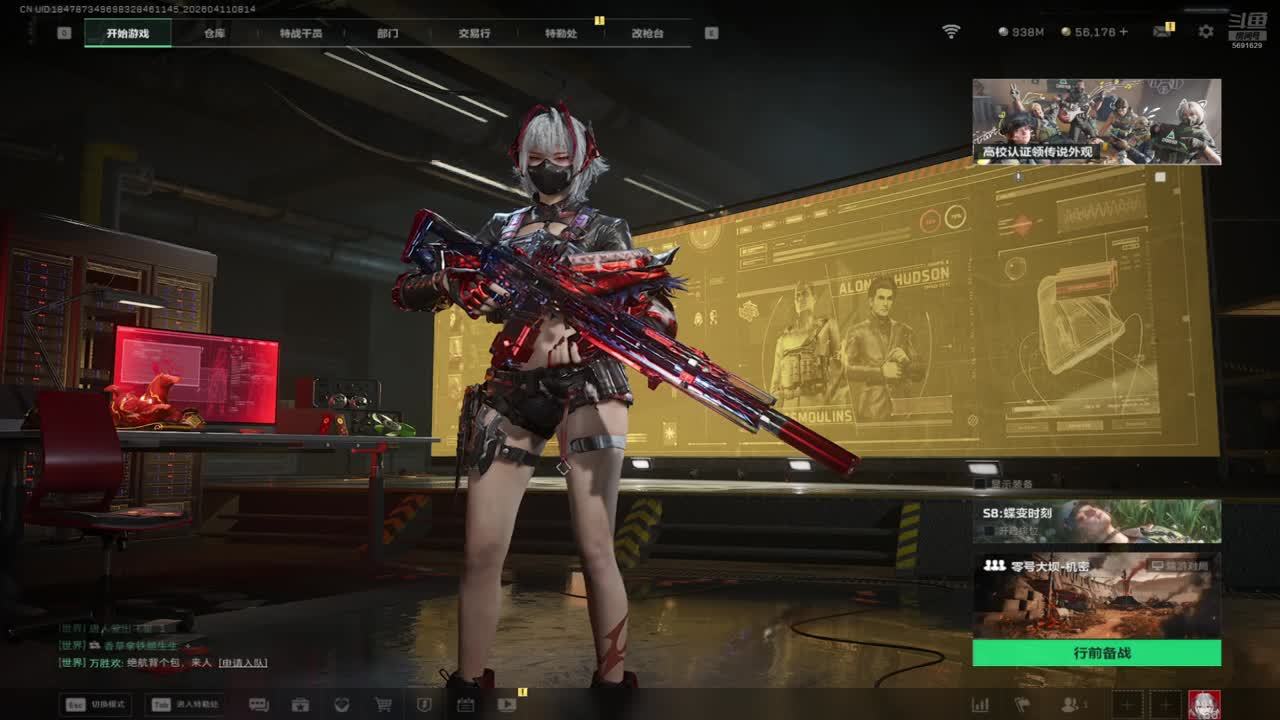Click the green 行前备战 button
This screenshot has height=720, width=1280.
pos(1096,653)
